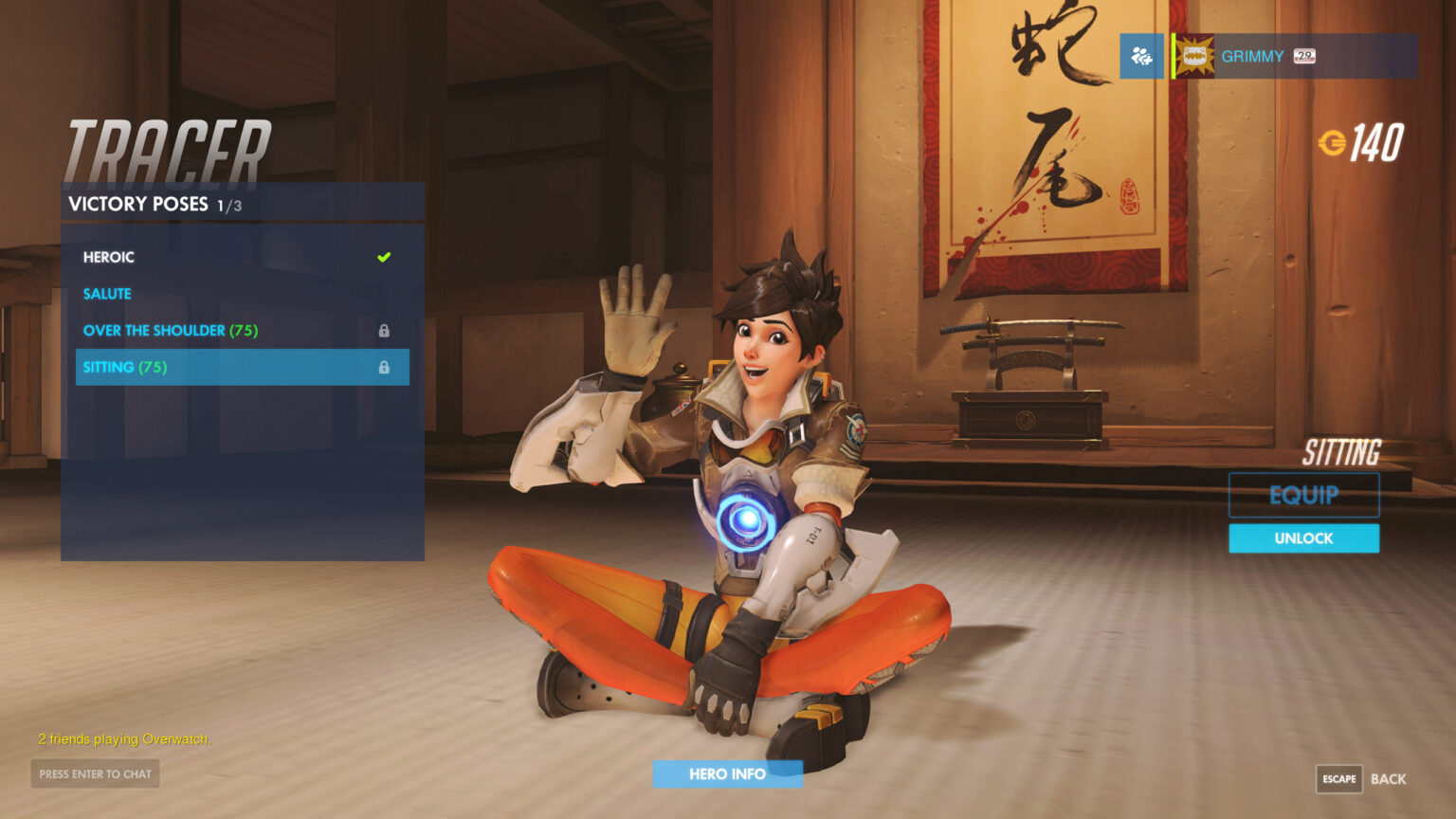
Task: Click the lock icon beside Sitting
Action: [x=384, y=367]
